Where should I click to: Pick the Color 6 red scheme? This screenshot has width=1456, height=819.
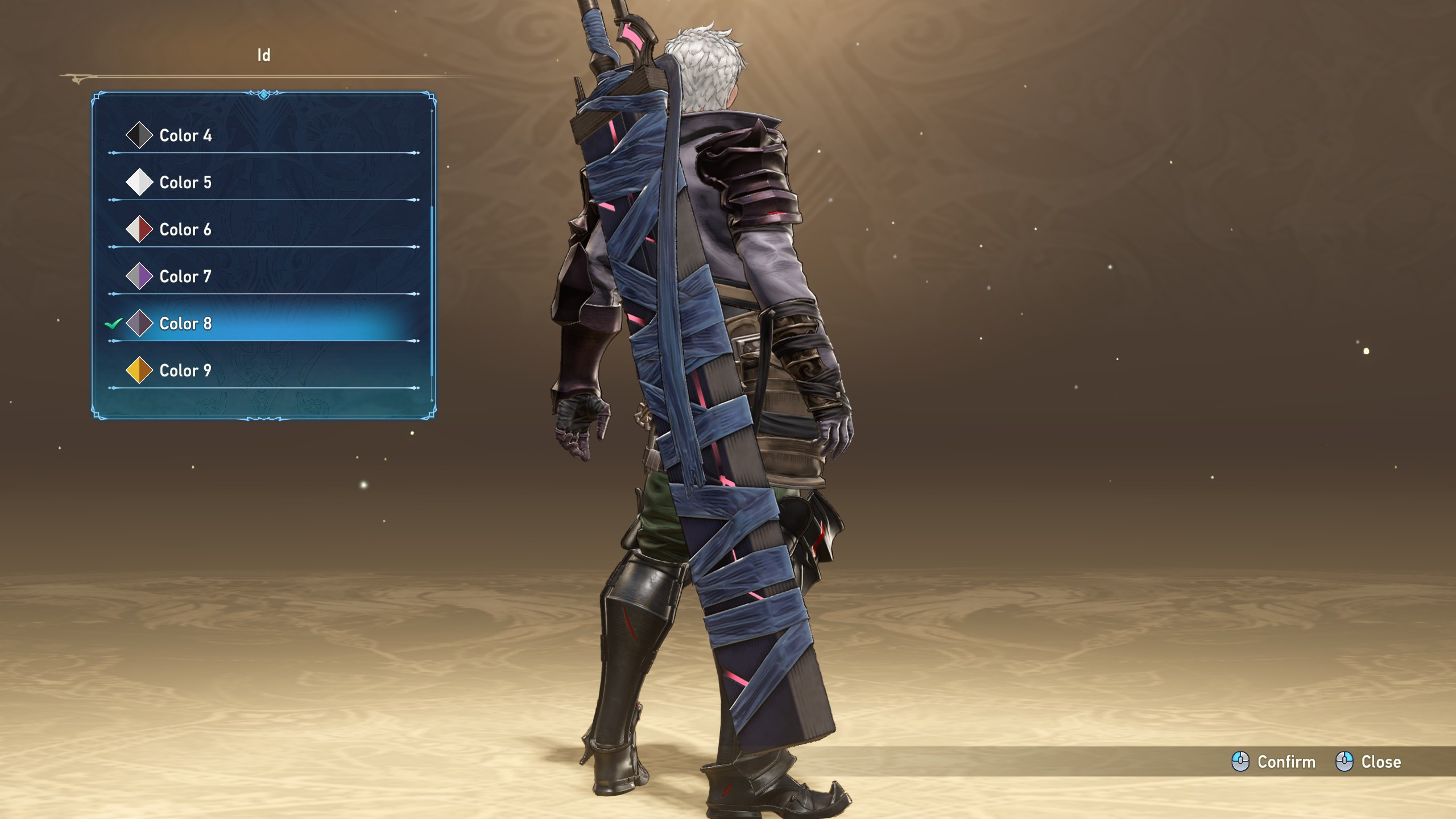(x=185, y=230)
